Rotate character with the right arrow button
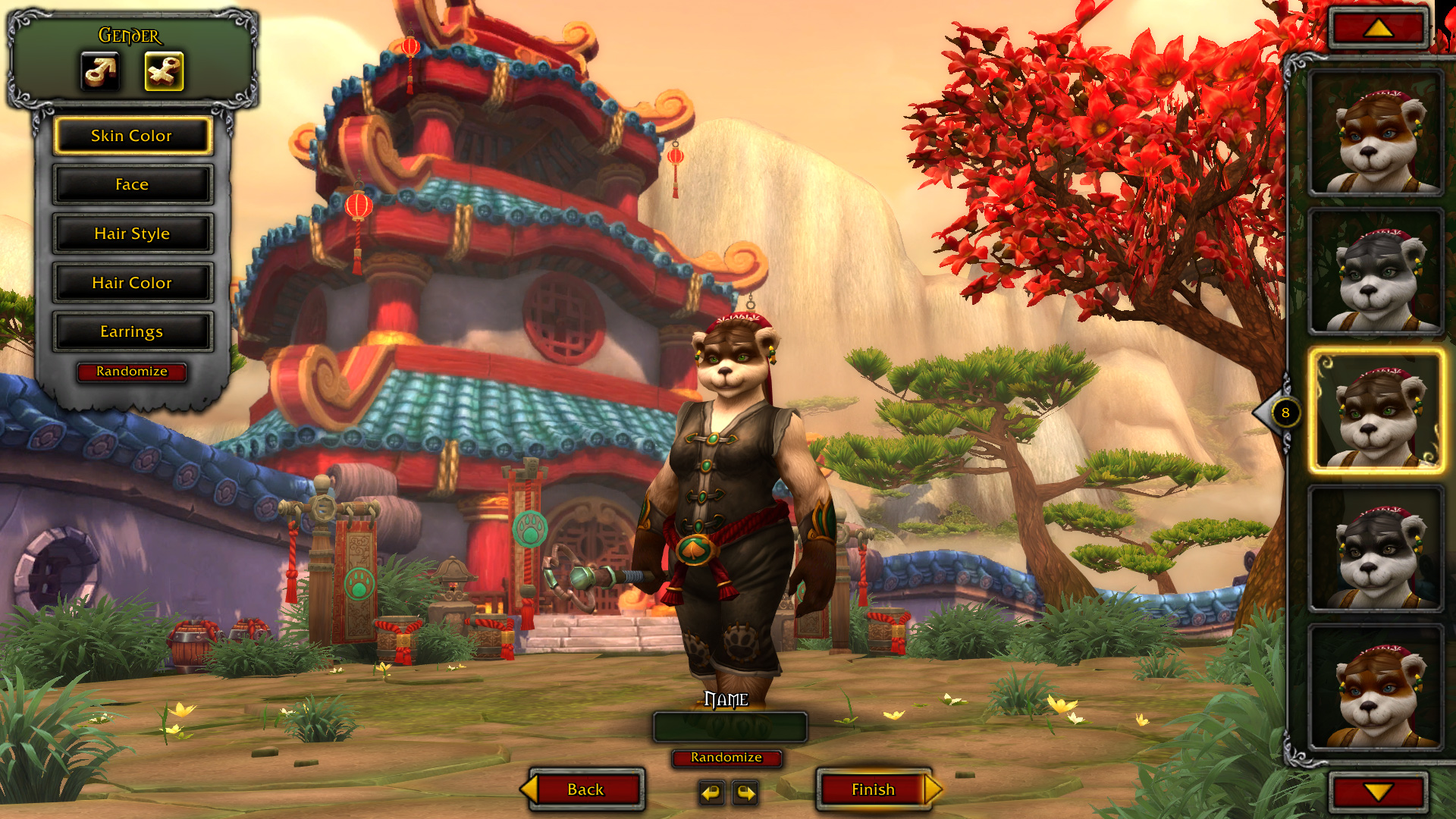Viewport: 1456px width, 819px height. (x=746, y=792)
